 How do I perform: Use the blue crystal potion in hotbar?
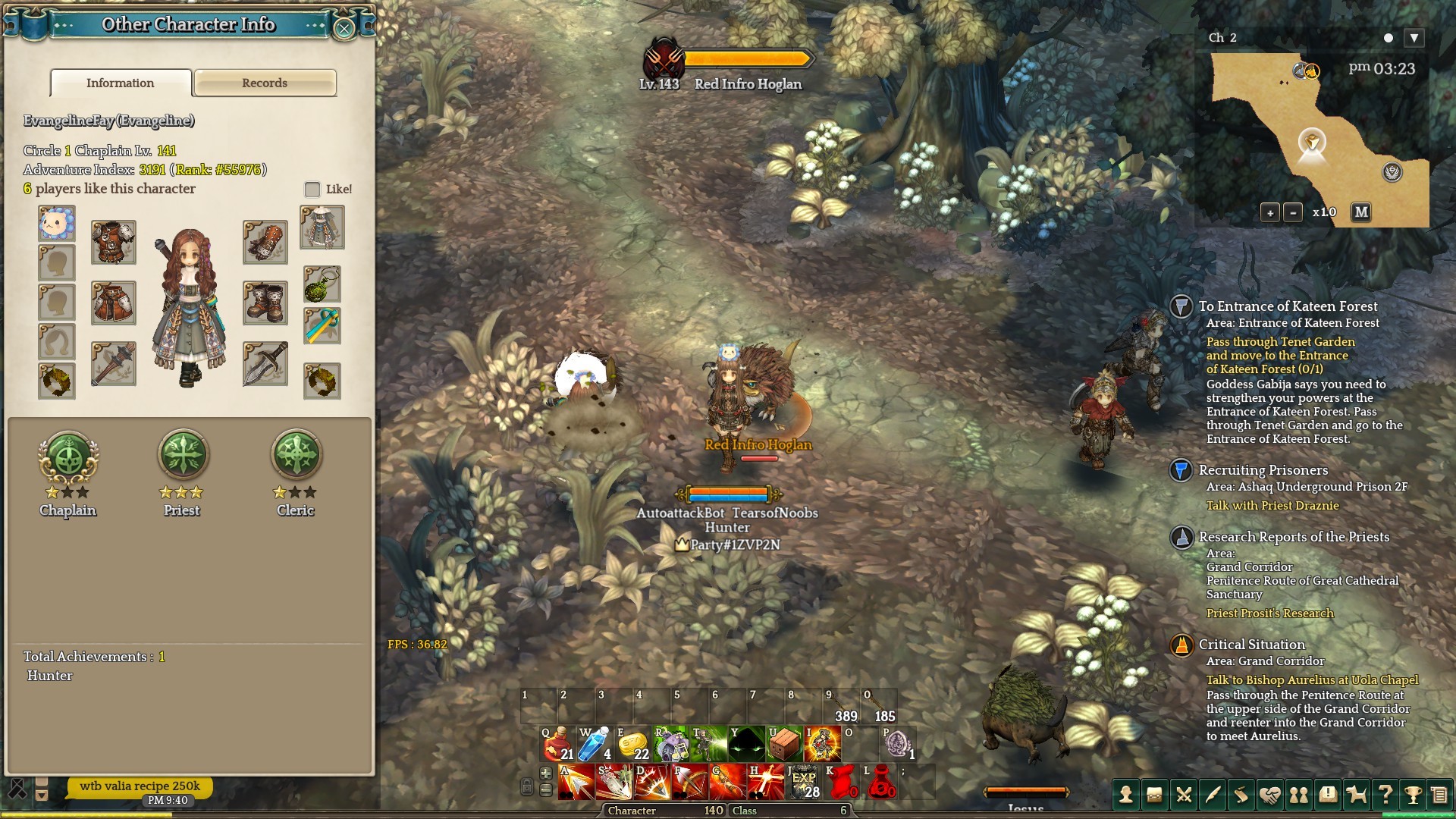tap(595, 743)
